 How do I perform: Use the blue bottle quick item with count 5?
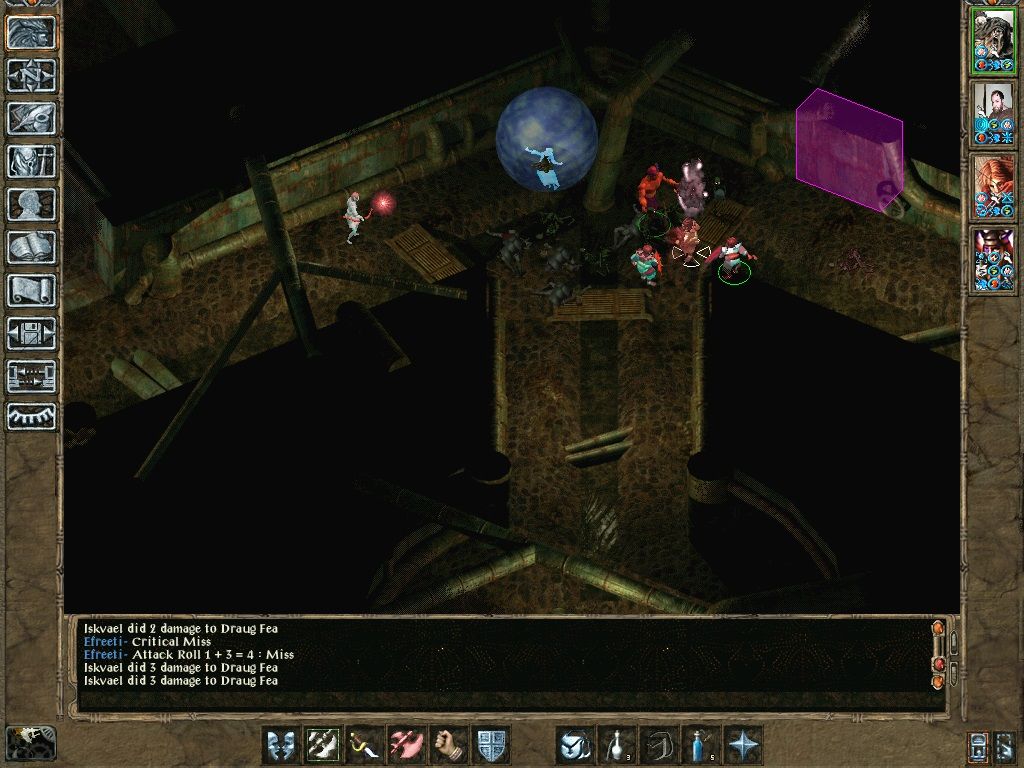coord(701,745)
